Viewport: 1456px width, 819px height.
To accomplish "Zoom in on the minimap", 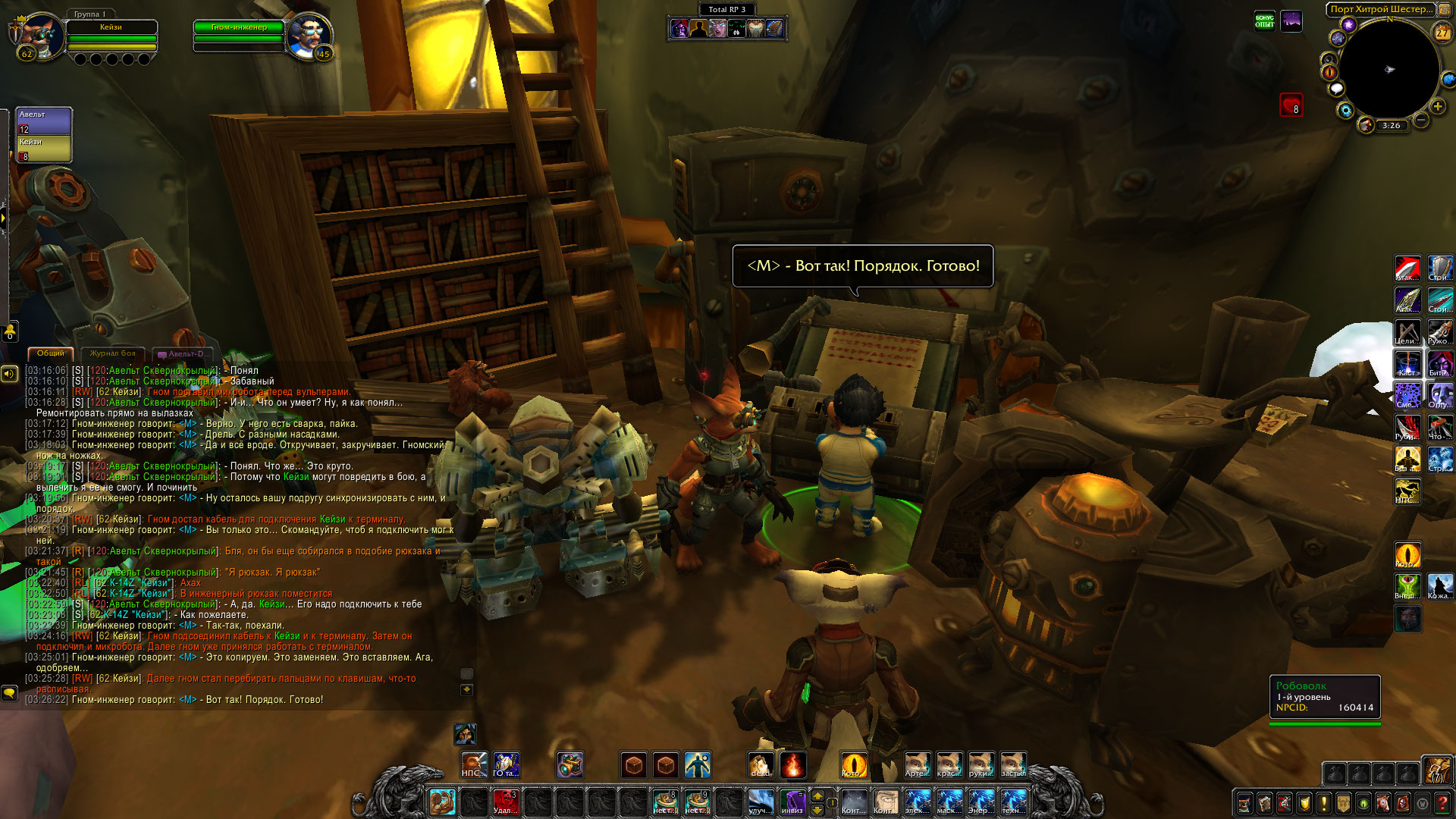I will click(x=1437, y=107).
